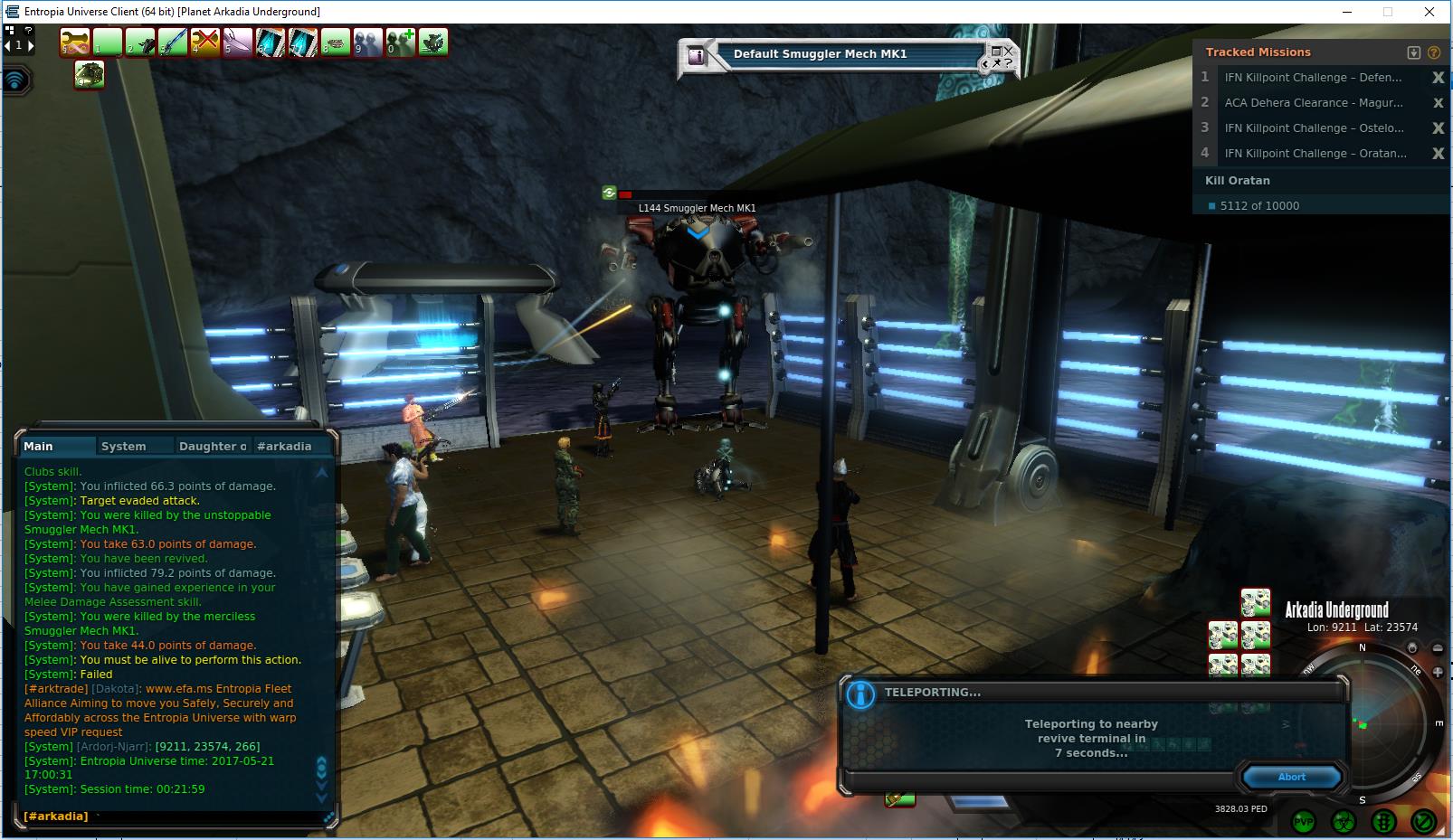This screenshot has height=840, width=1453.
Task: Open the wireless signal icon menu
Action: click(16, 80)
